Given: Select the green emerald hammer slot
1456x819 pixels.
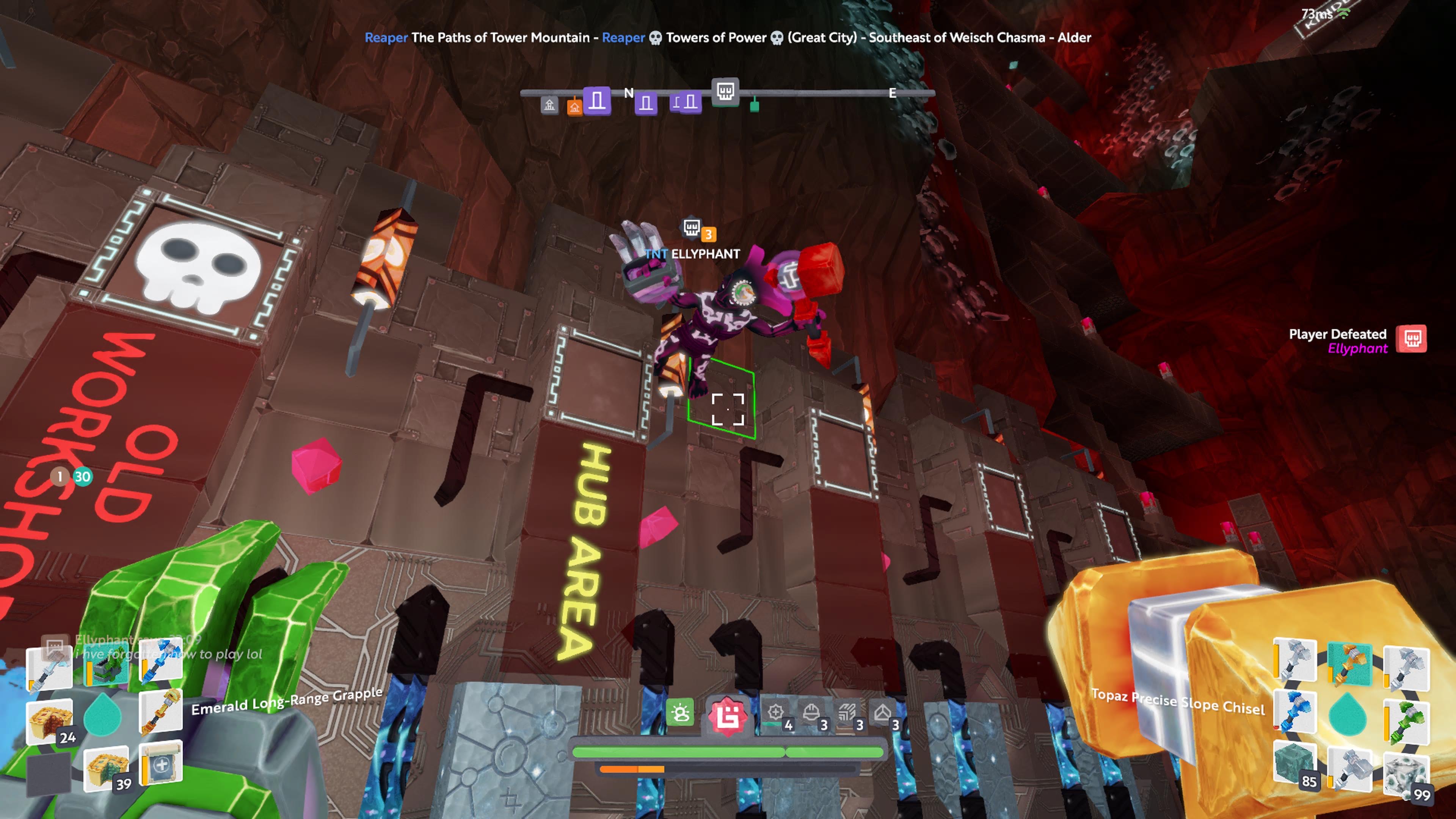Looking at the screenshot, I should coord(1406,721).
